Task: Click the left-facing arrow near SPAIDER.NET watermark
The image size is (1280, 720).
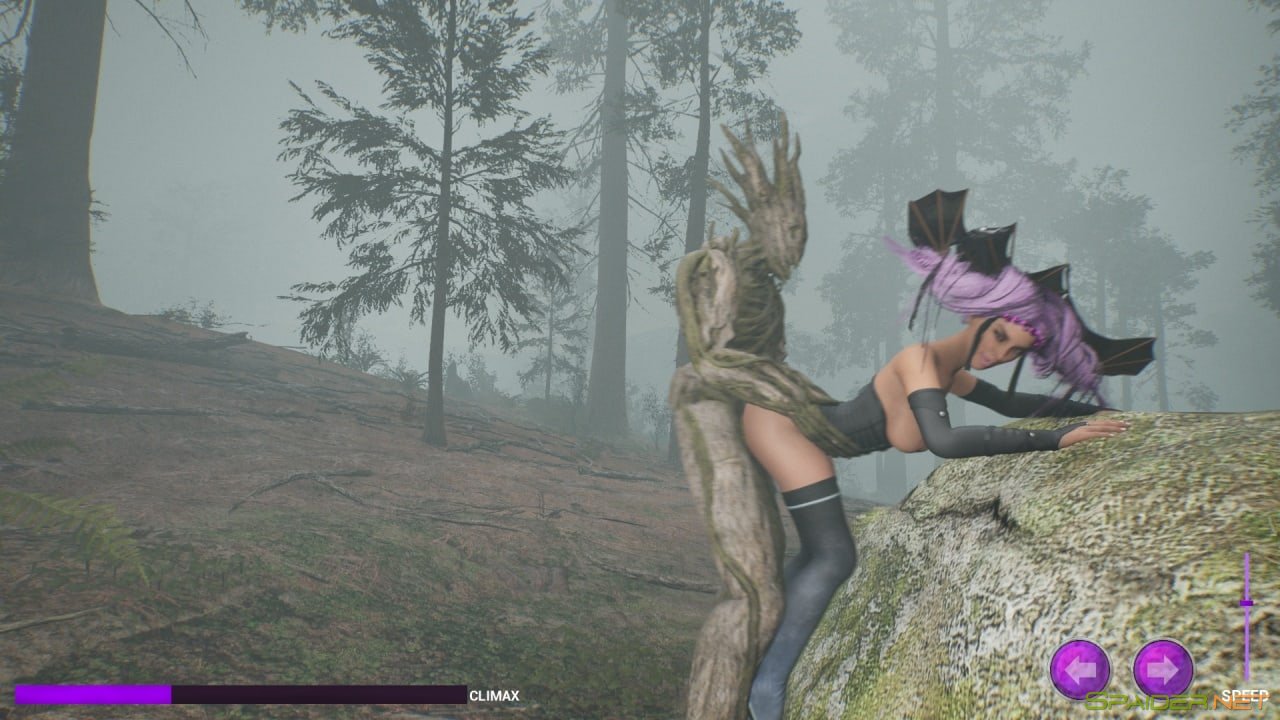Action: [1080, 668]
